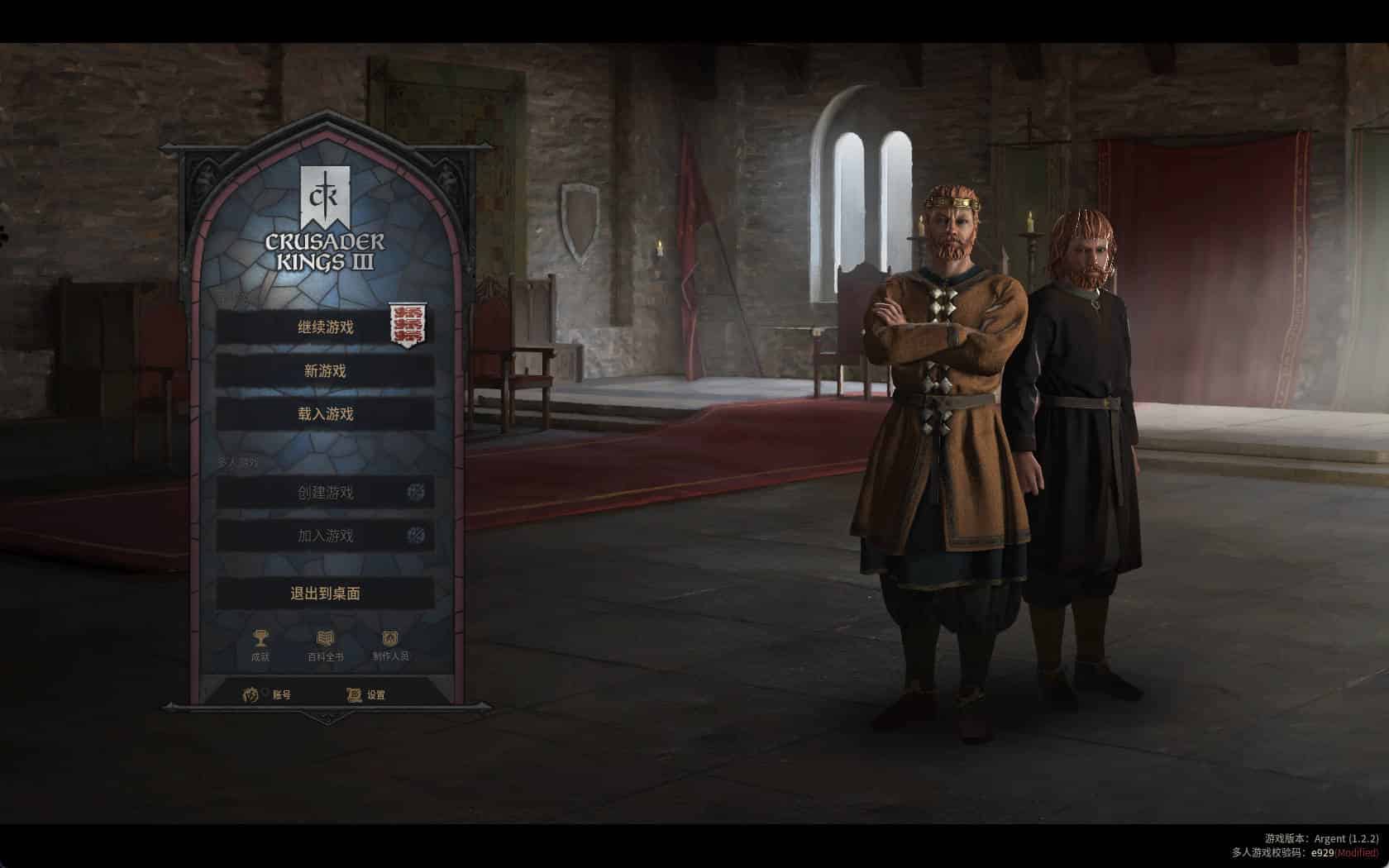Create a multiplayer game (创建游戏)
The image size is (1389, 868).
[x=325, y=493]
